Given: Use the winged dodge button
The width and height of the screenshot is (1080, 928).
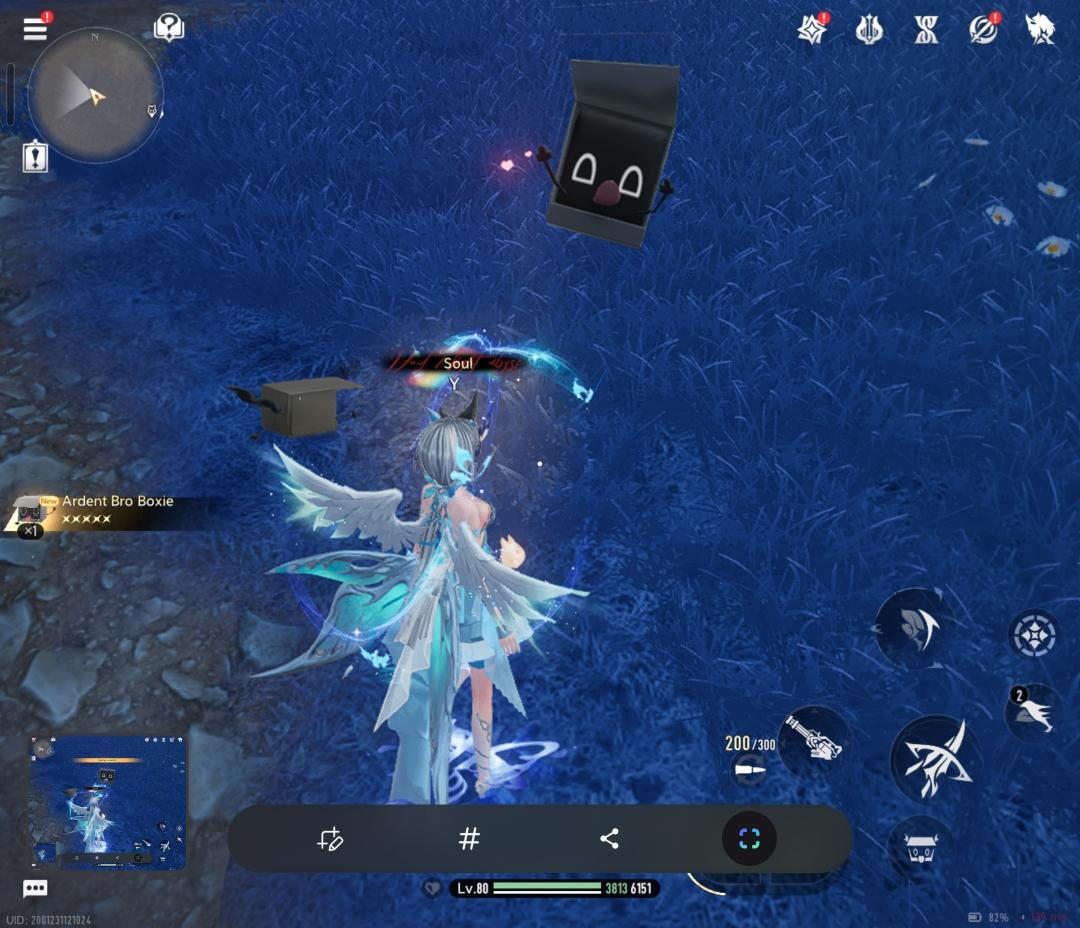Looking at the screenshot, I should (x=1034, y=712).
